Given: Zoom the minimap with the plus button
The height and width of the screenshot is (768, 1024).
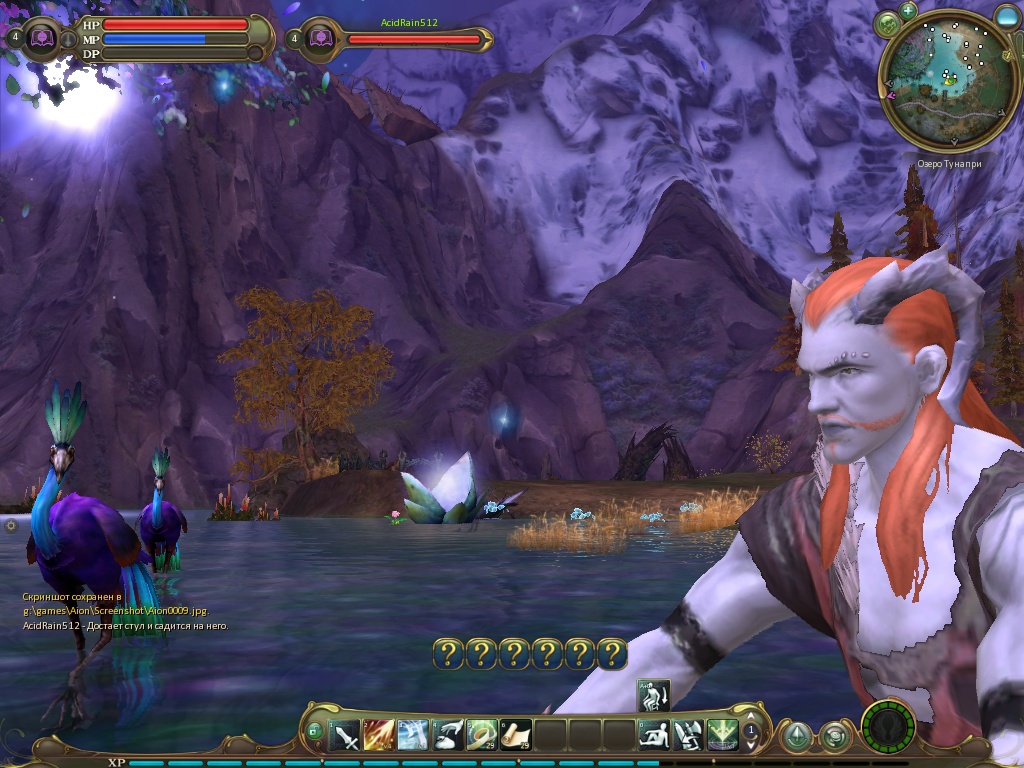Looking at the screenshot, I should (908, 10).
